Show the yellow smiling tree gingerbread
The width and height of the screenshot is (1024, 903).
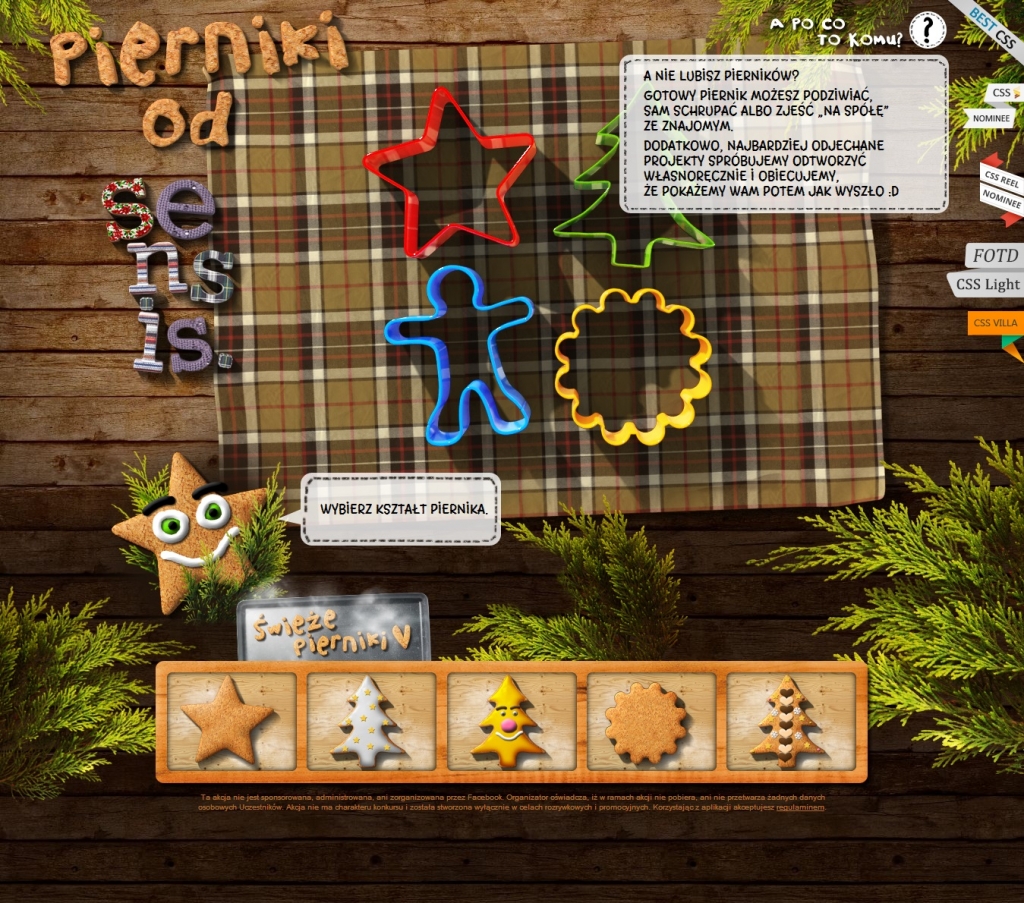511,720
